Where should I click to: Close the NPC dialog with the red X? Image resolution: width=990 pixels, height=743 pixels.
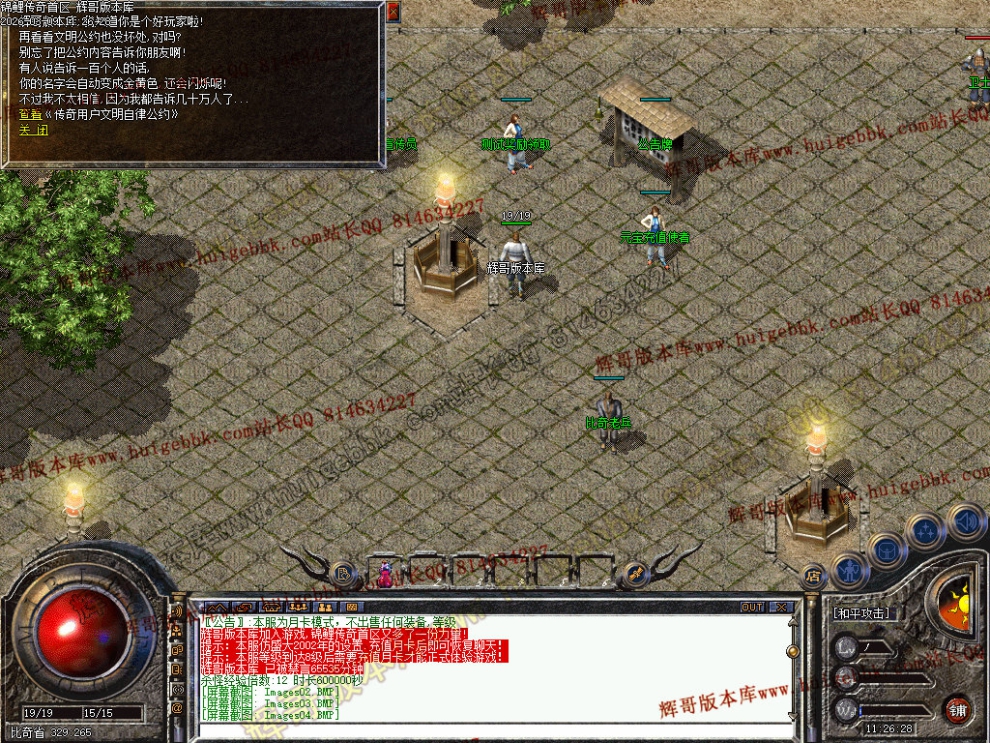393,11
